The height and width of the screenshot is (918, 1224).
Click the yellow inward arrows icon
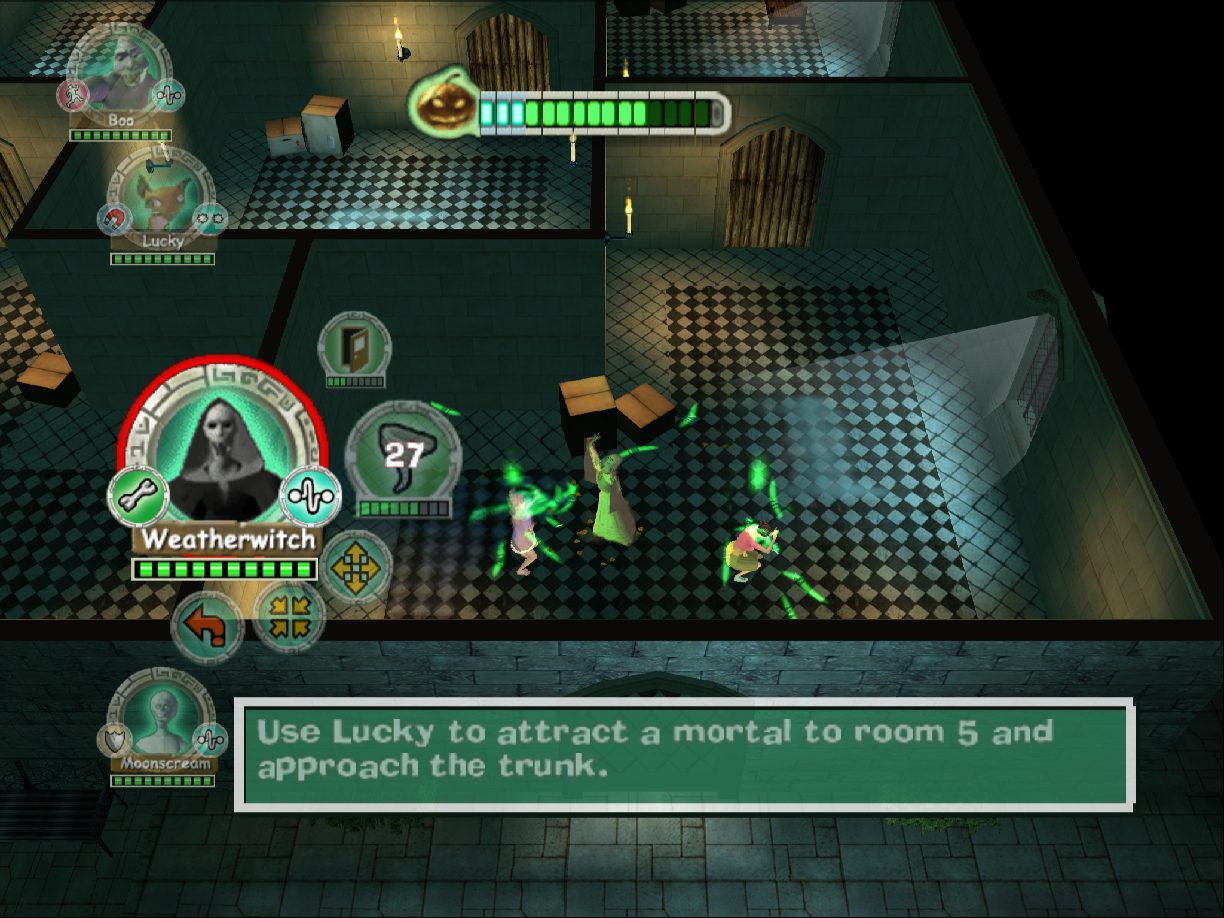(288, 616)
